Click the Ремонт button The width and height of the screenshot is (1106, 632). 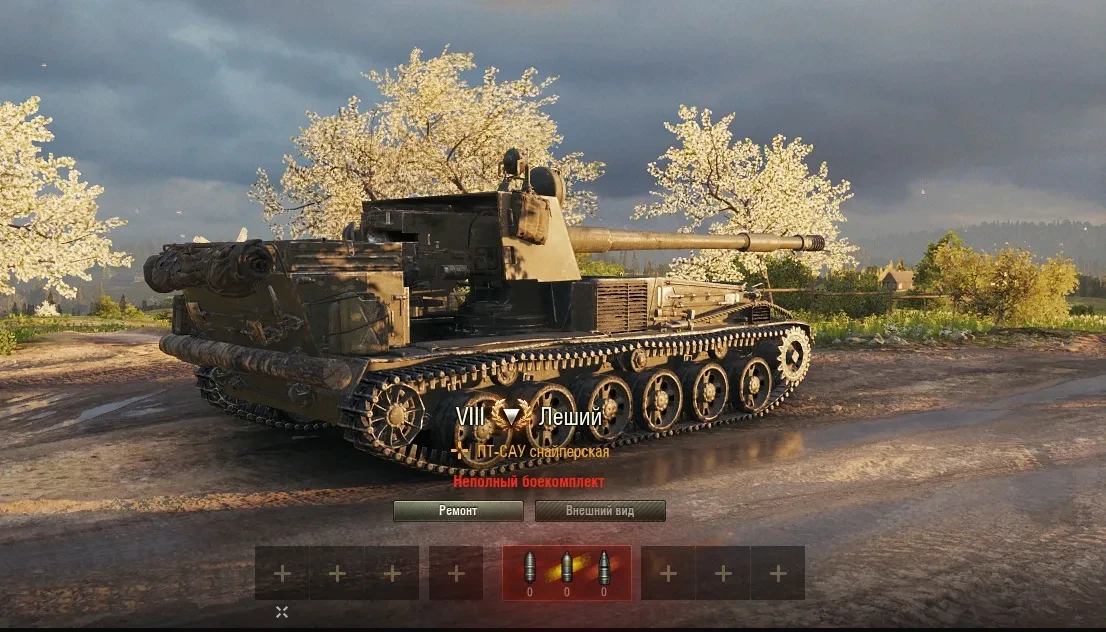[458, 511]
